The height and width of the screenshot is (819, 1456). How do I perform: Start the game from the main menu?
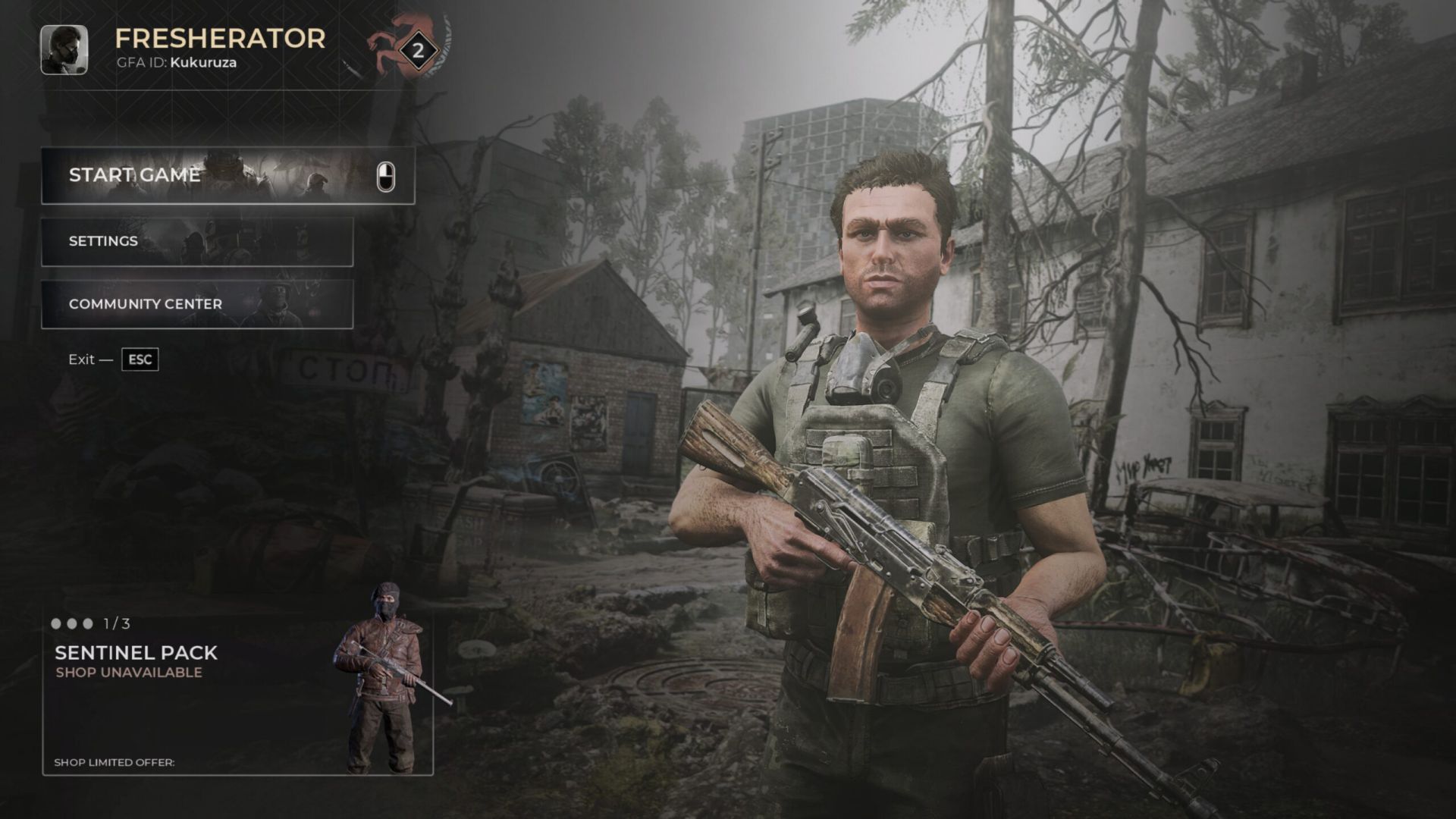point(227,175)
